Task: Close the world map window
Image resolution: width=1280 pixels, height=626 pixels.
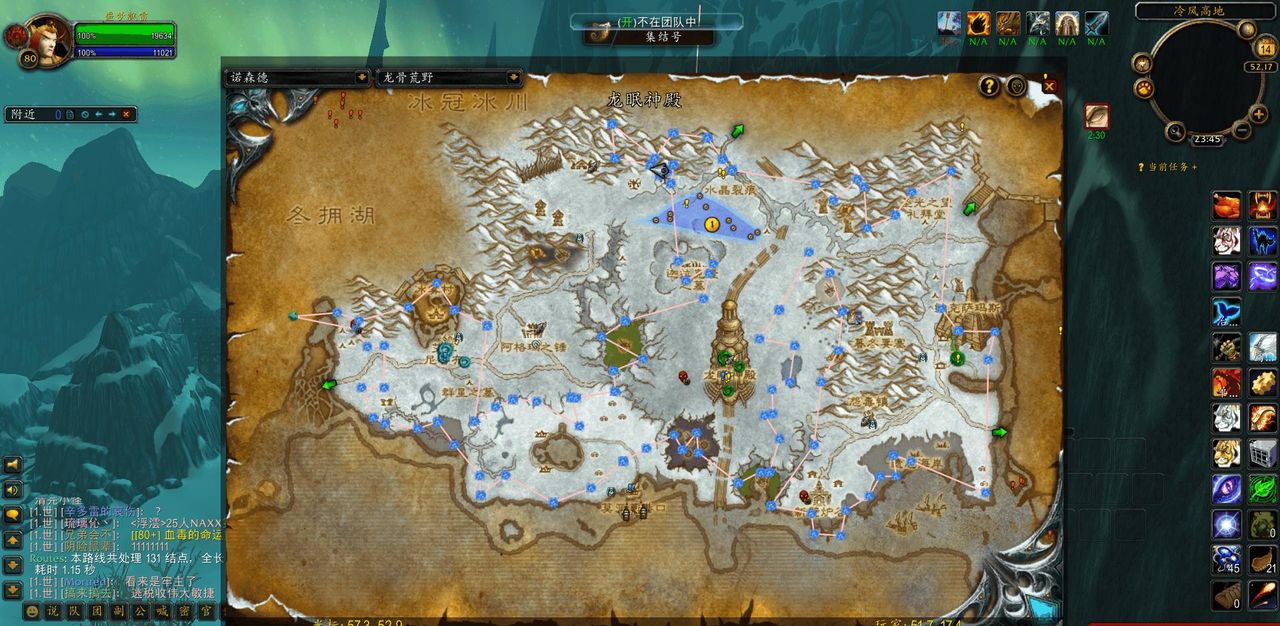Action: click(x=1049, y=86)
